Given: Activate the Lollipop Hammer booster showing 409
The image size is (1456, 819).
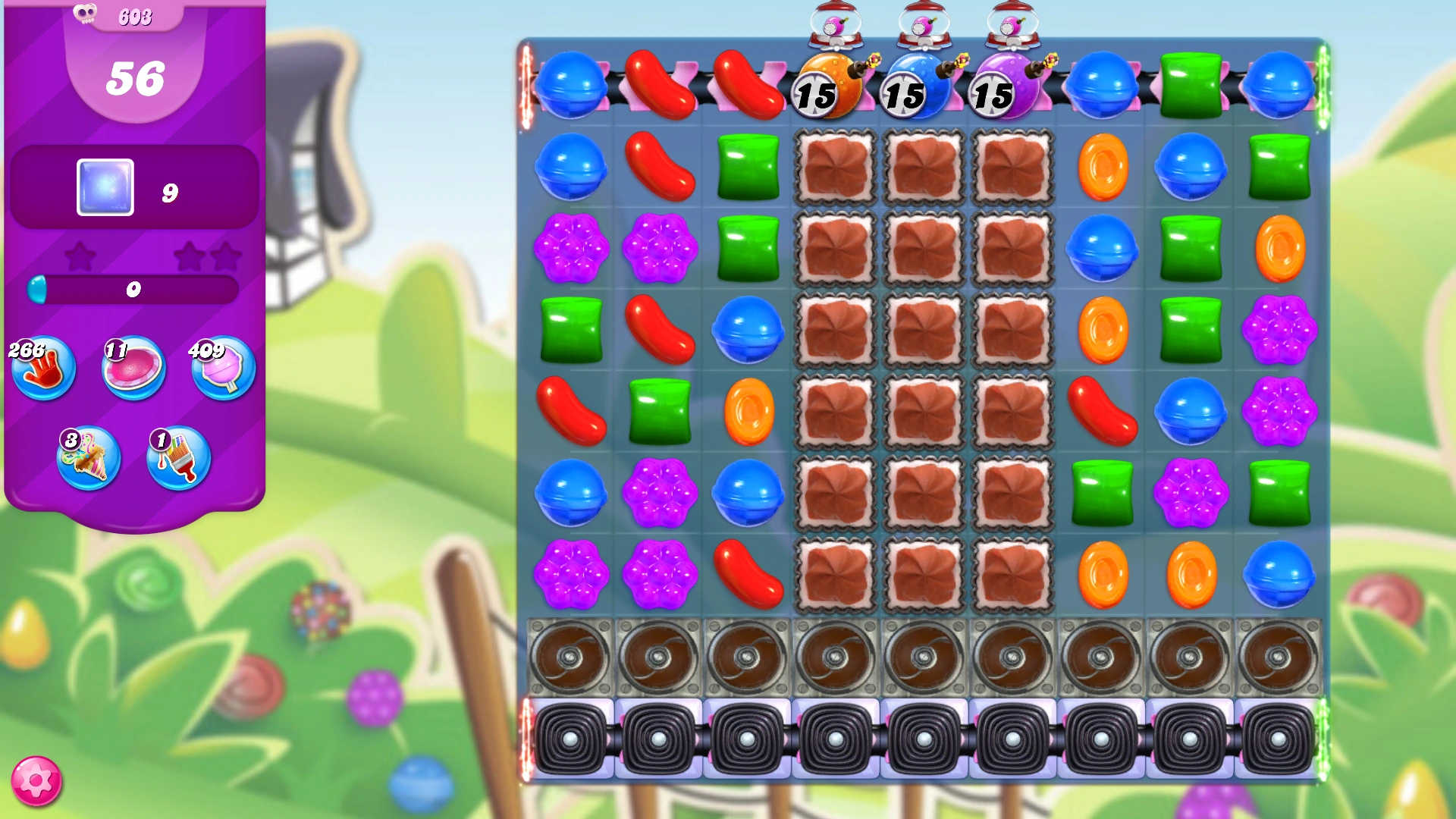Looking at the screenshot, I should 222,369.
